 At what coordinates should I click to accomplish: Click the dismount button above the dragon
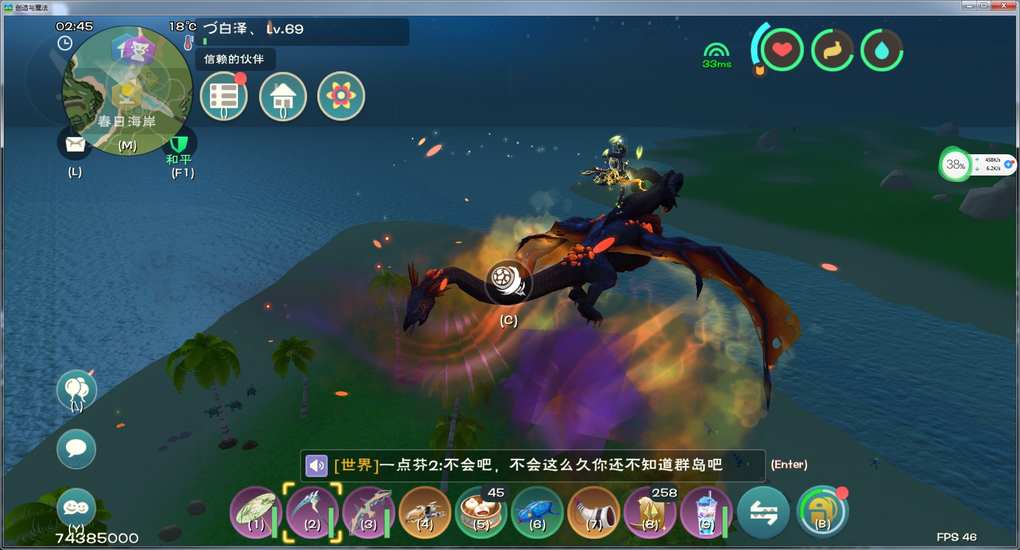(509, 283)
